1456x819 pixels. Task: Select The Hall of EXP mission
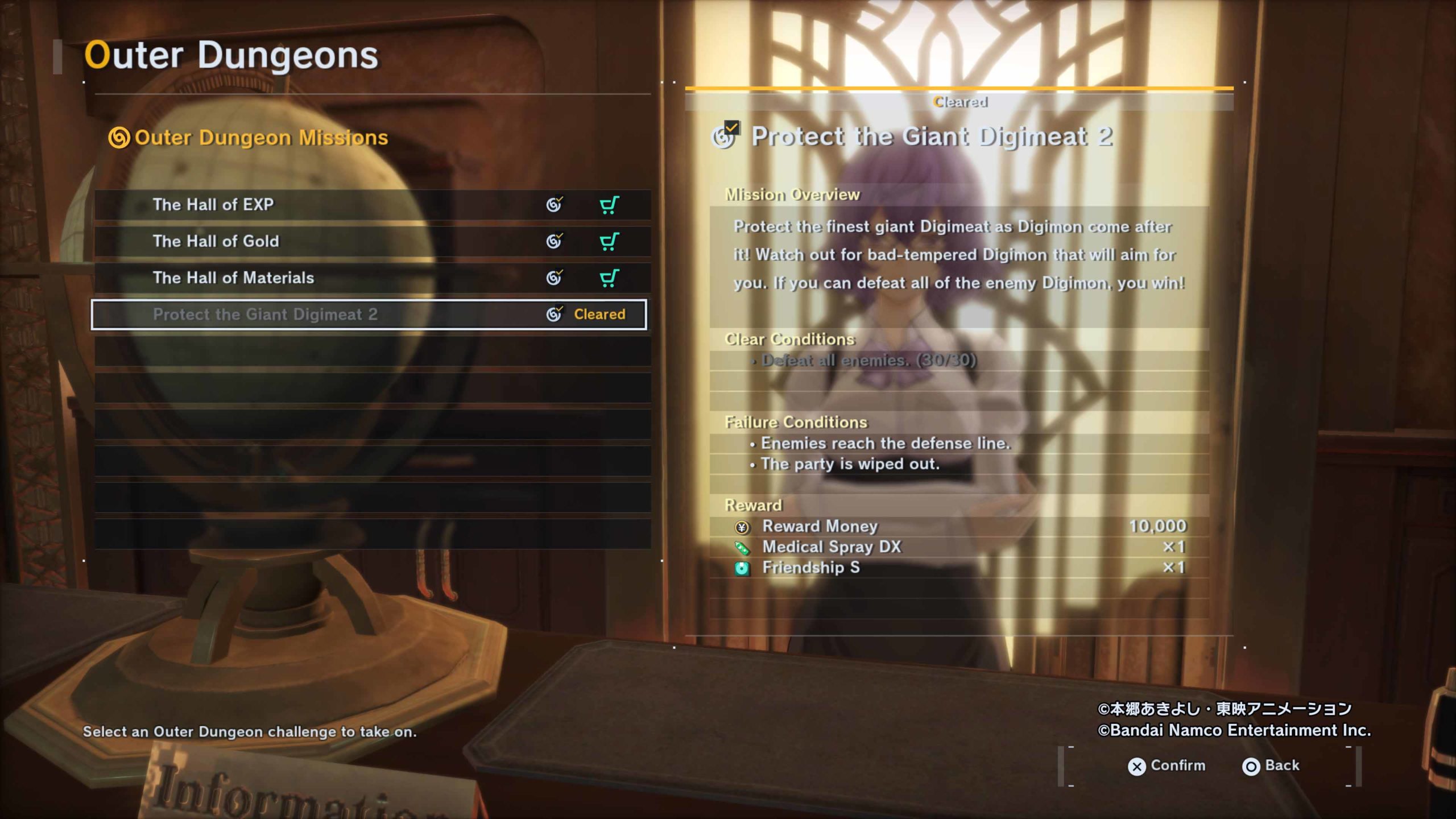coord(213,205)
